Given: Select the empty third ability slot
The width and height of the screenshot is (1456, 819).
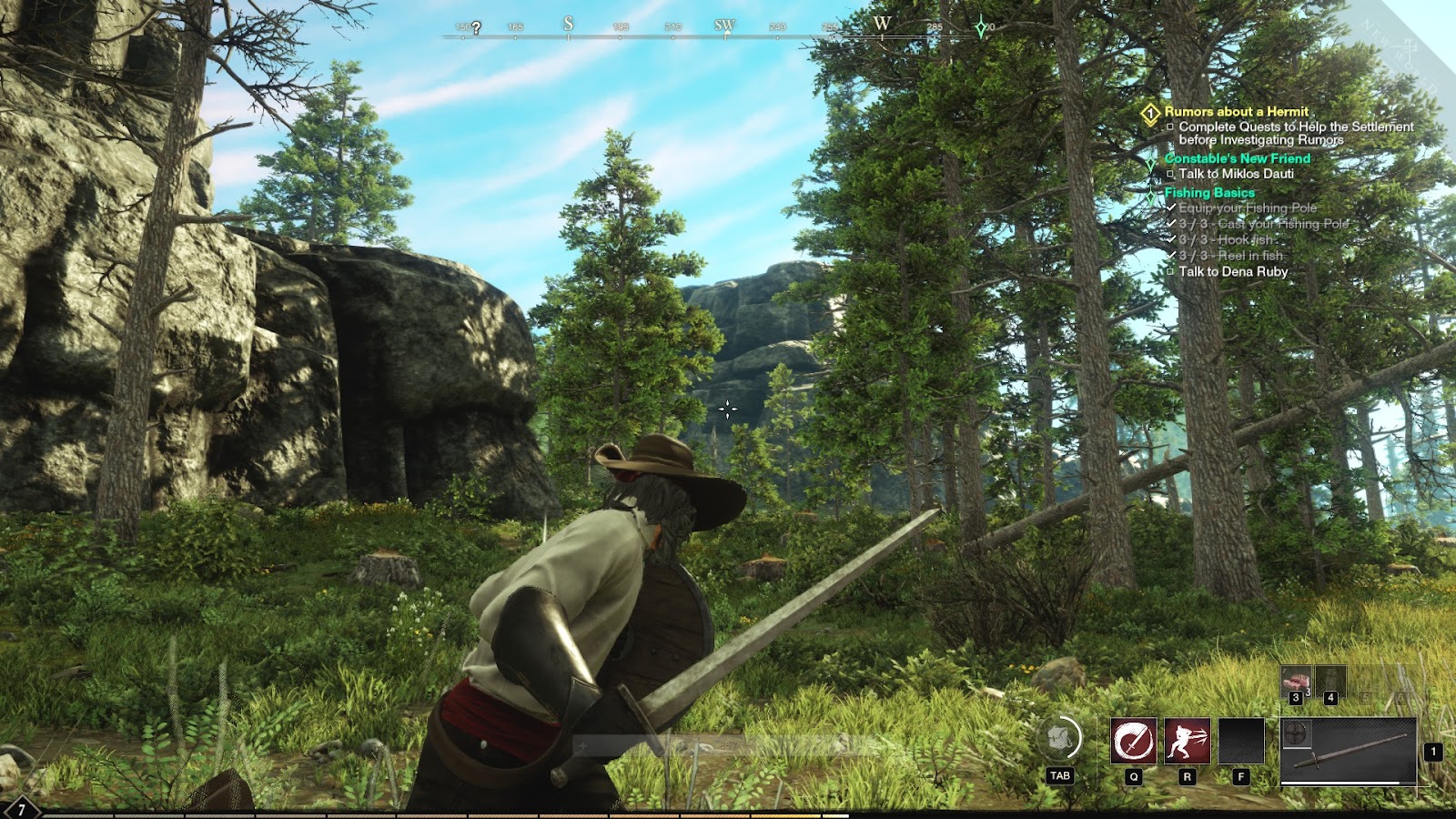Looking at the screenshot, I should coord(1241,741).
